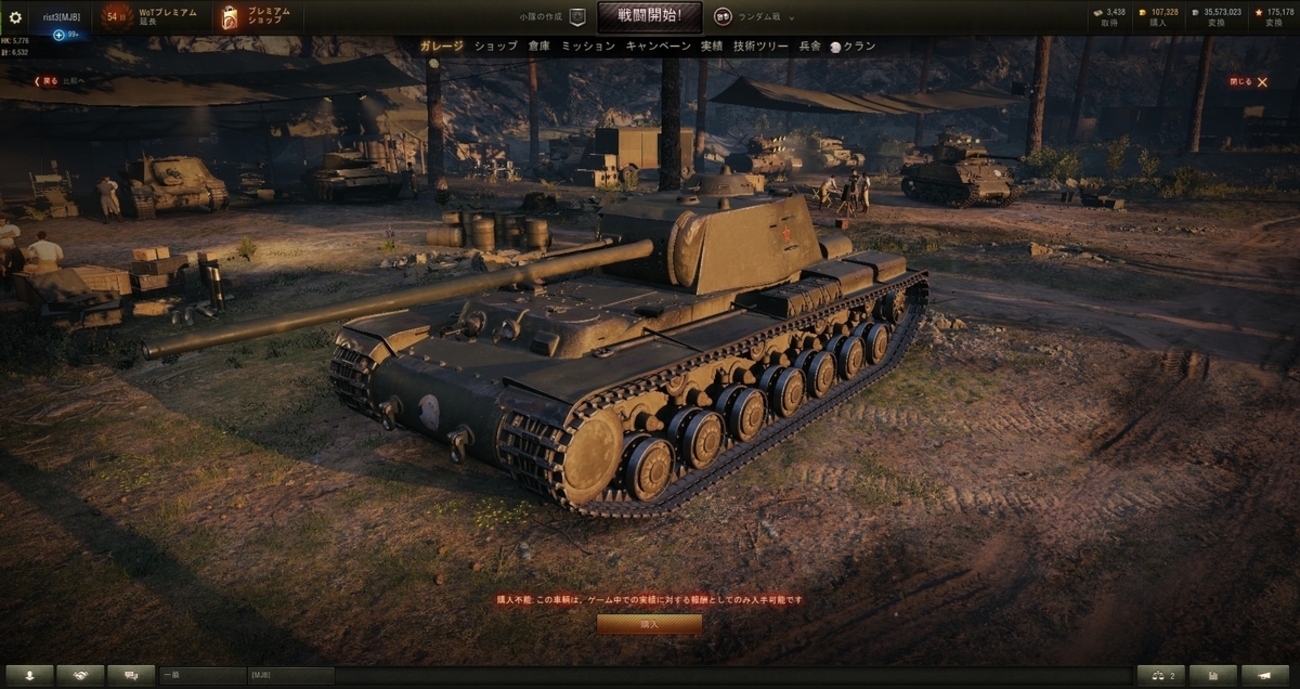Open the contacts handshake button
Image resolution: width=1300 pixels, height=689 pixels.
[x=80, y=676]
